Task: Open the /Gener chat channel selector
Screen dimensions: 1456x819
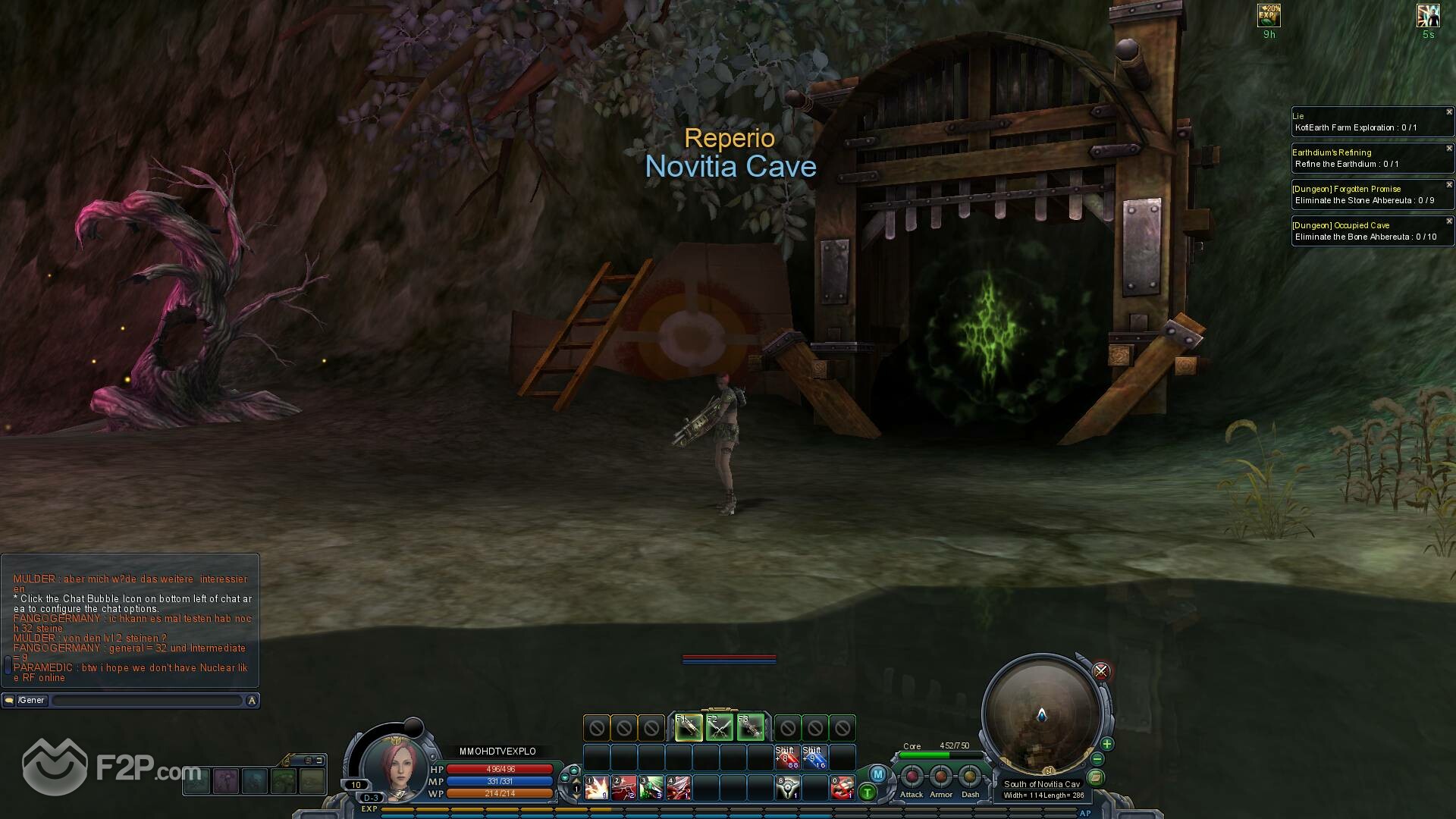Action: (x=32, y=701)
